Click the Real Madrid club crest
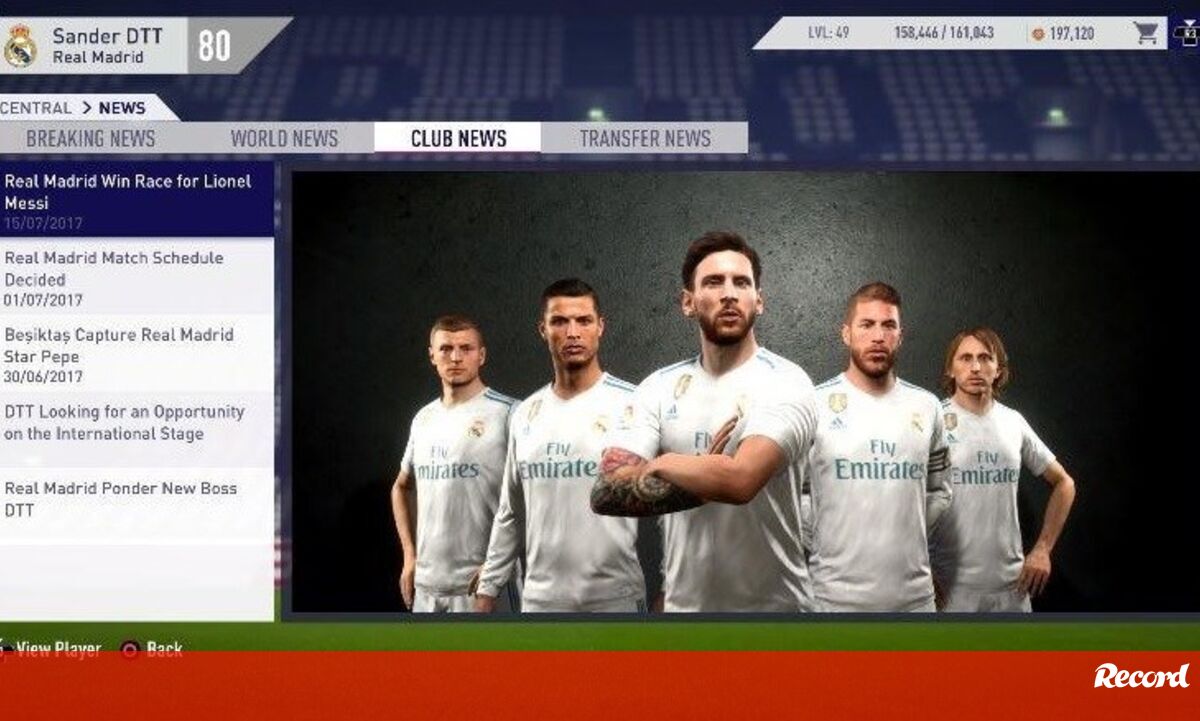Viewport: 1200px width, 721px height. (20, 46)
